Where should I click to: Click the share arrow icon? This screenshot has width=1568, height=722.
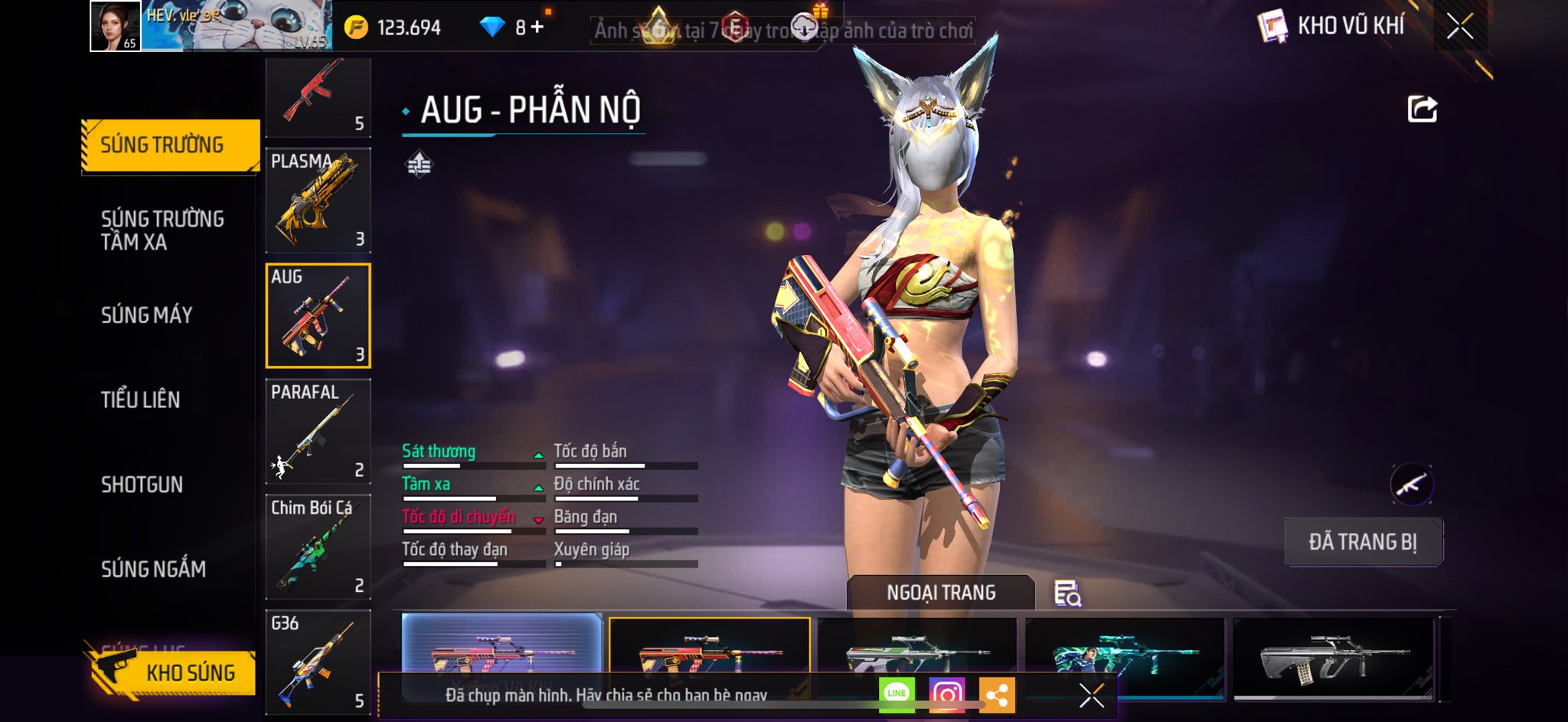pyautogui.click(x=1422, y=109)
